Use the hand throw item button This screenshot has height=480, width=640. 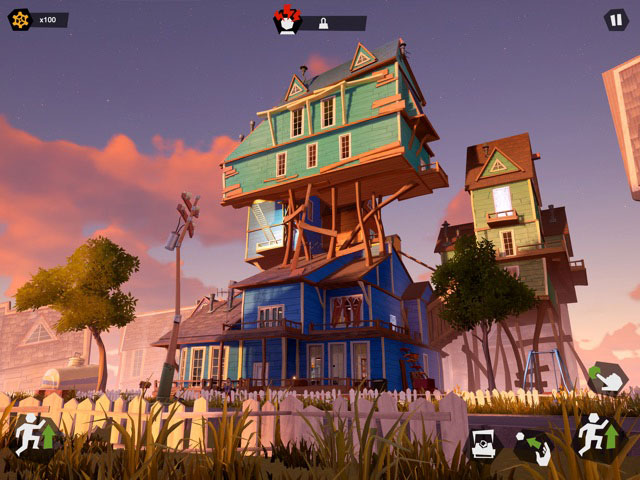533,446
